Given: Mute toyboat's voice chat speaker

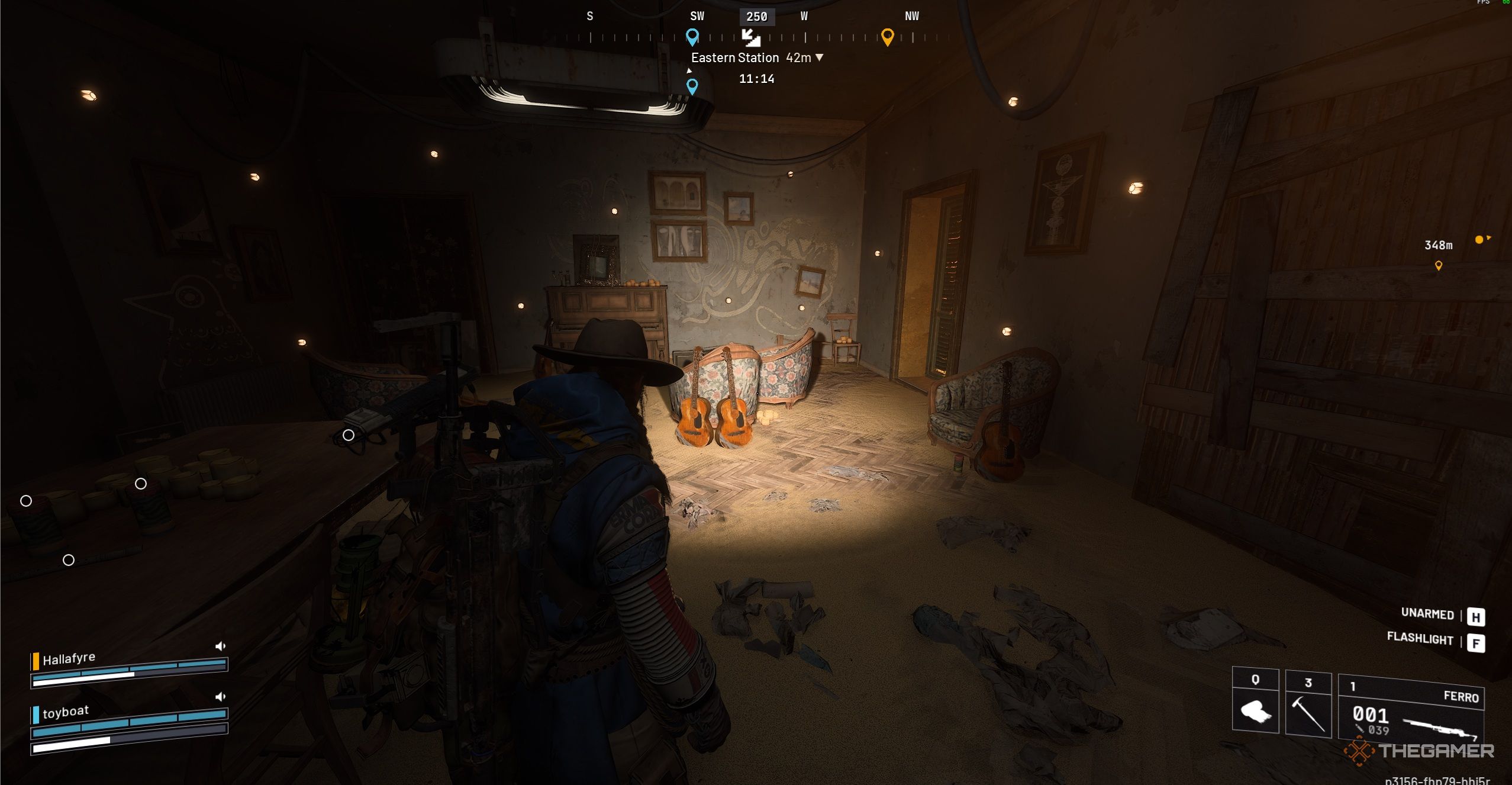Looking at the screenshot, I should tap(221, 696).
